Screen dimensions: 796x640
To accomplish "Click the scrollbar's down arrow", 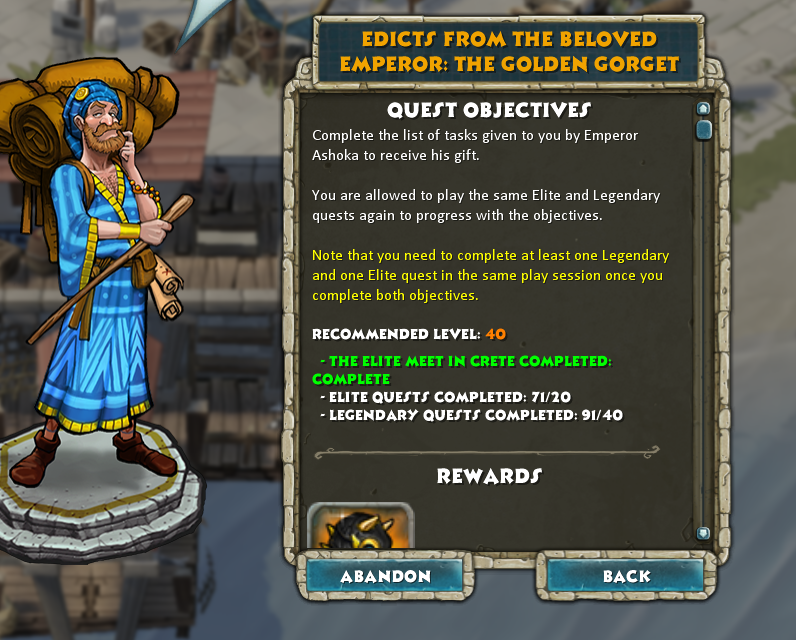I will (x=703, y=533).
